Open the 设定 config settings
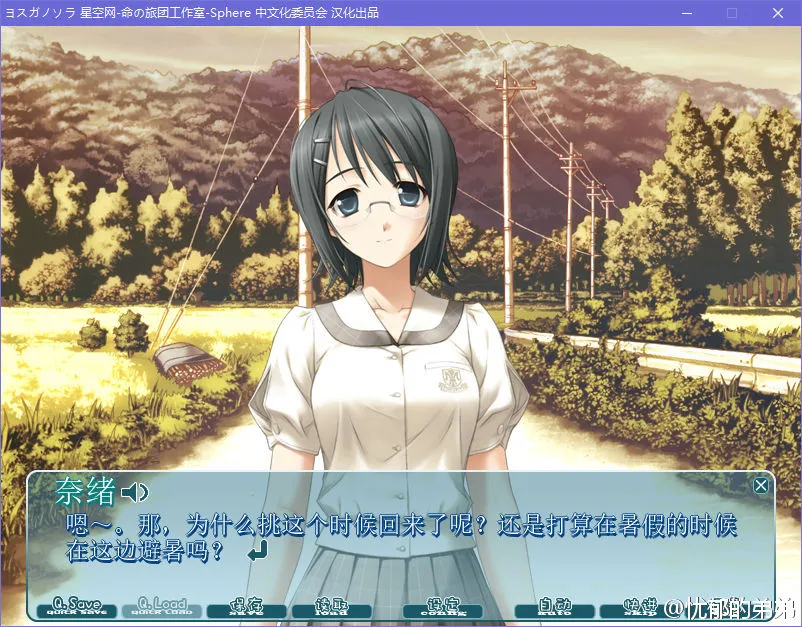802x627 pixels. click(442, 607)
